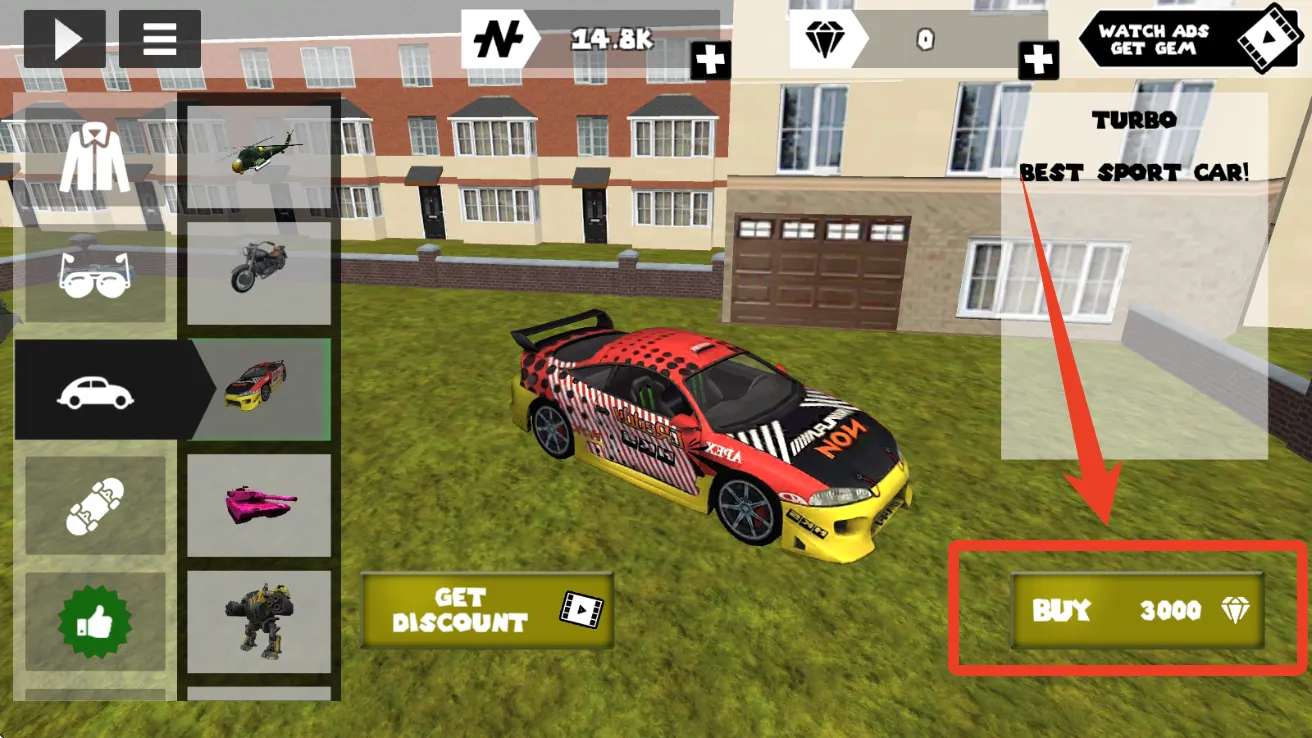The width and height of the screenshot is (1312, 738).
Task: Click the green thumbs-up badge
Action: (95, 622)
